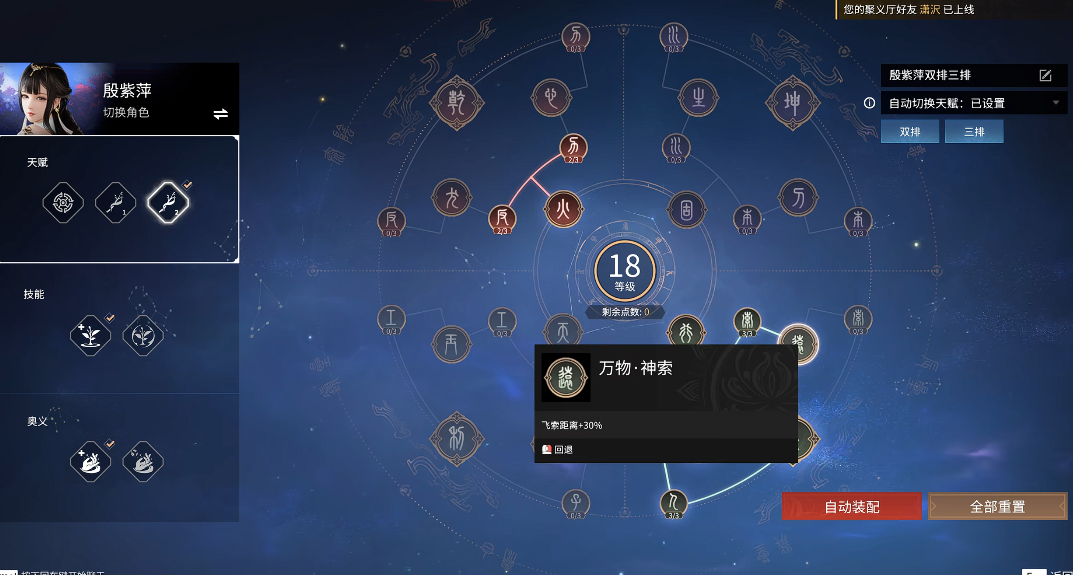Click the 自动装配 auto-equip button

pyautogui.click(x=852, y=506)
